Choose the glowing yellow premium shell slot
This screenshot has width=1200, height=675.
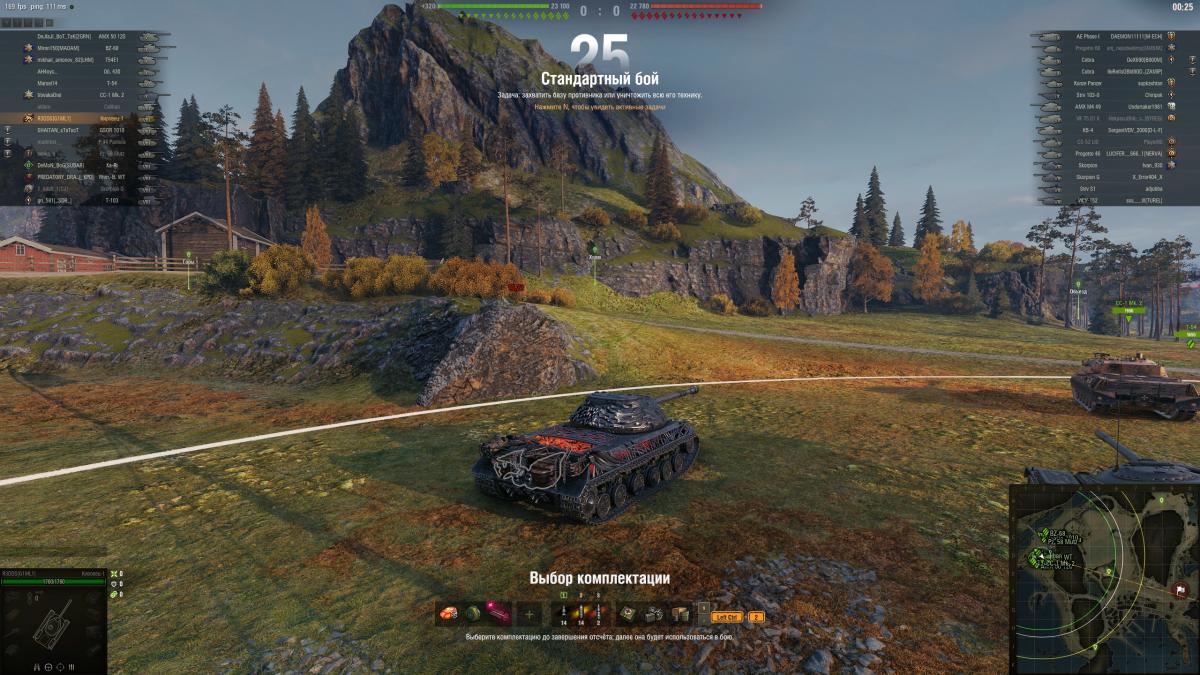coord(581,614)
